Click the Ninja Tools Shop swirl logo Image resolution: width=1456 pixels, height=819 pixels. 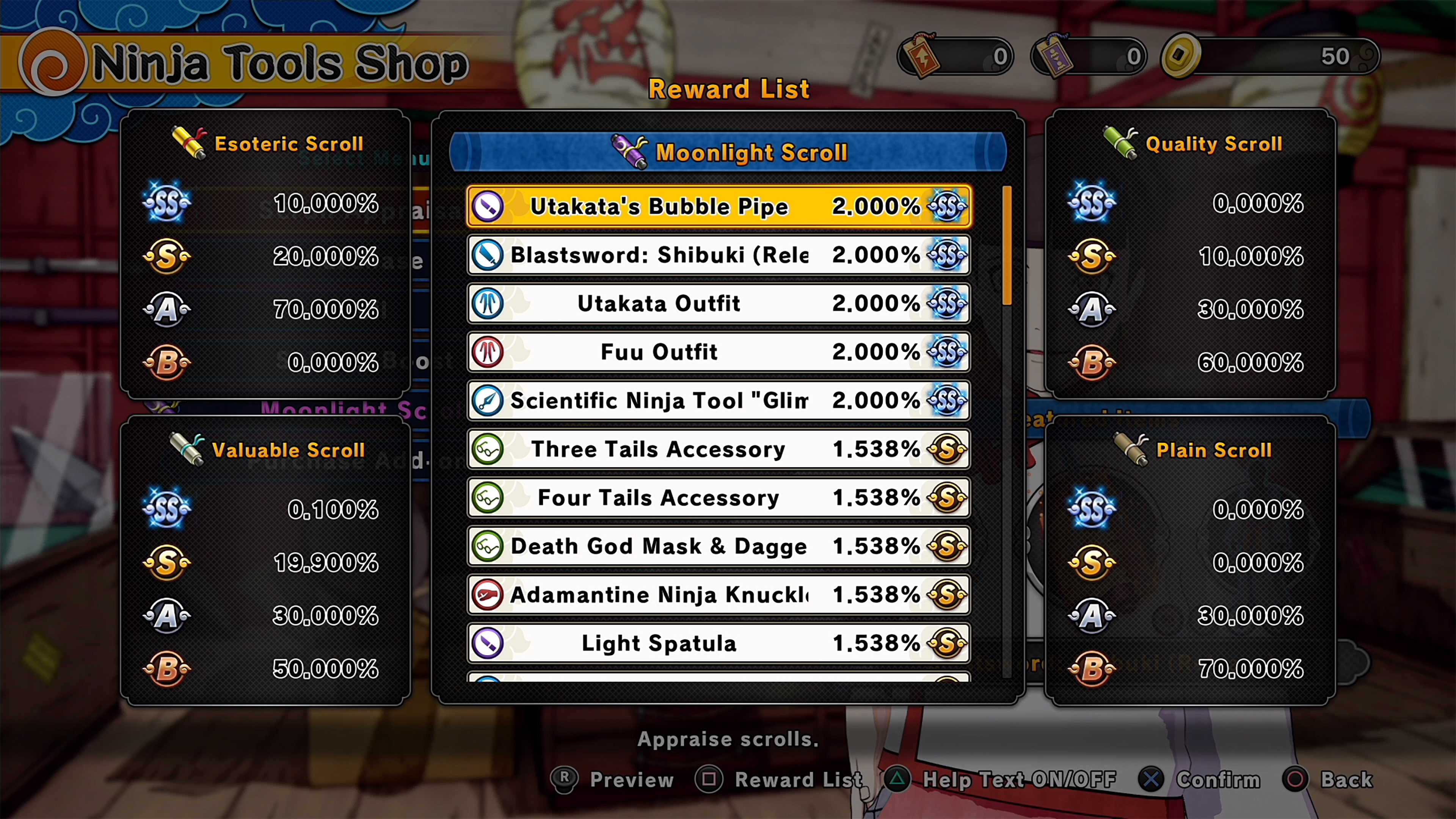click(53, 62)
